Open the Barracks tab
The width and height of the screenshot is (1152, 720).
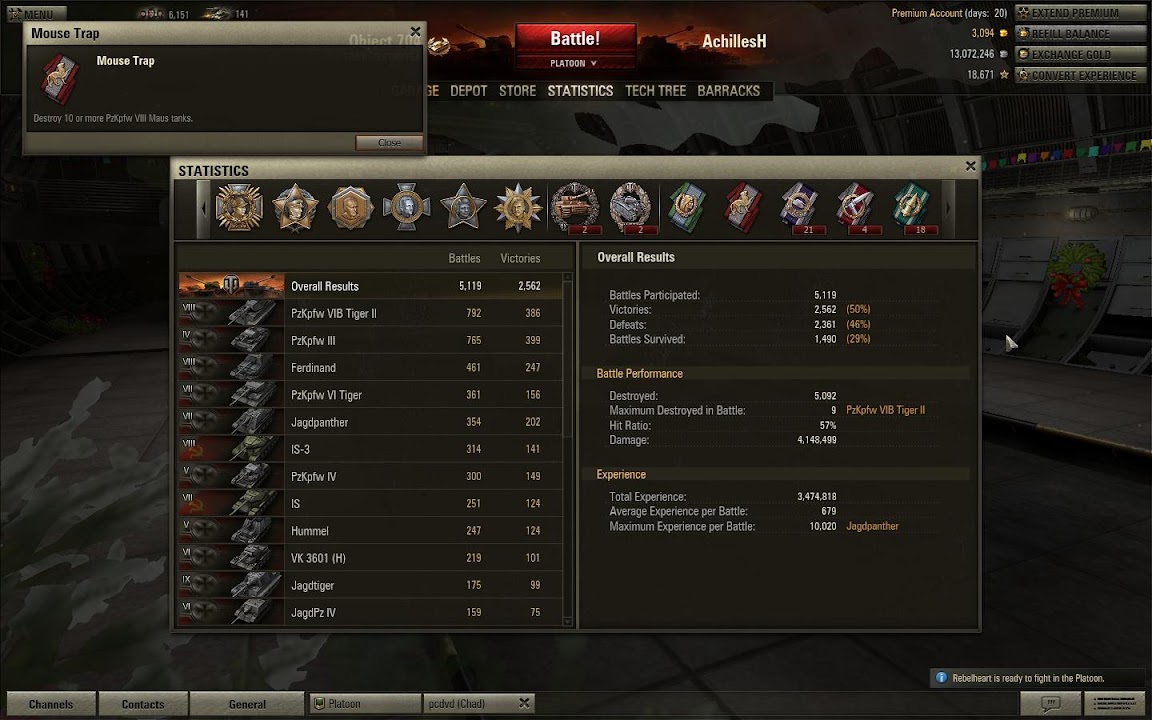click(728, 91)
